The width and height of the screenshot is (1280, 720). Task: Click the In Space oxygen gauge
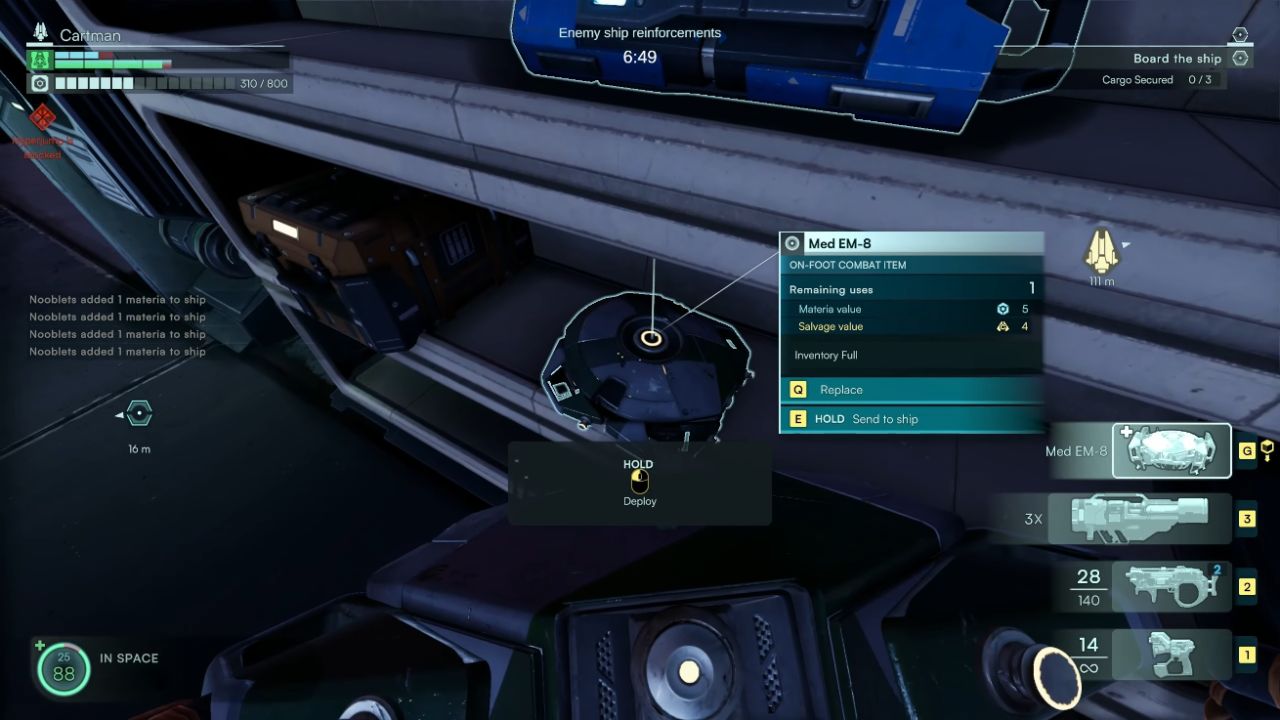[64, 668]
